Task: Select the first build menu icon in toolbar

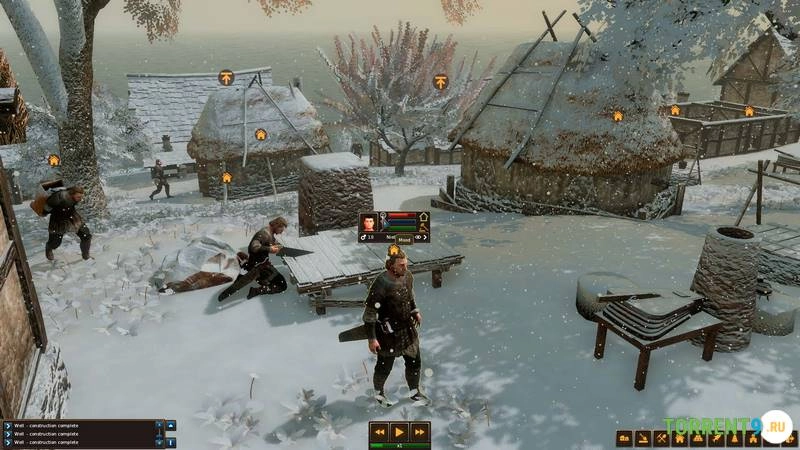Action: 624,438
